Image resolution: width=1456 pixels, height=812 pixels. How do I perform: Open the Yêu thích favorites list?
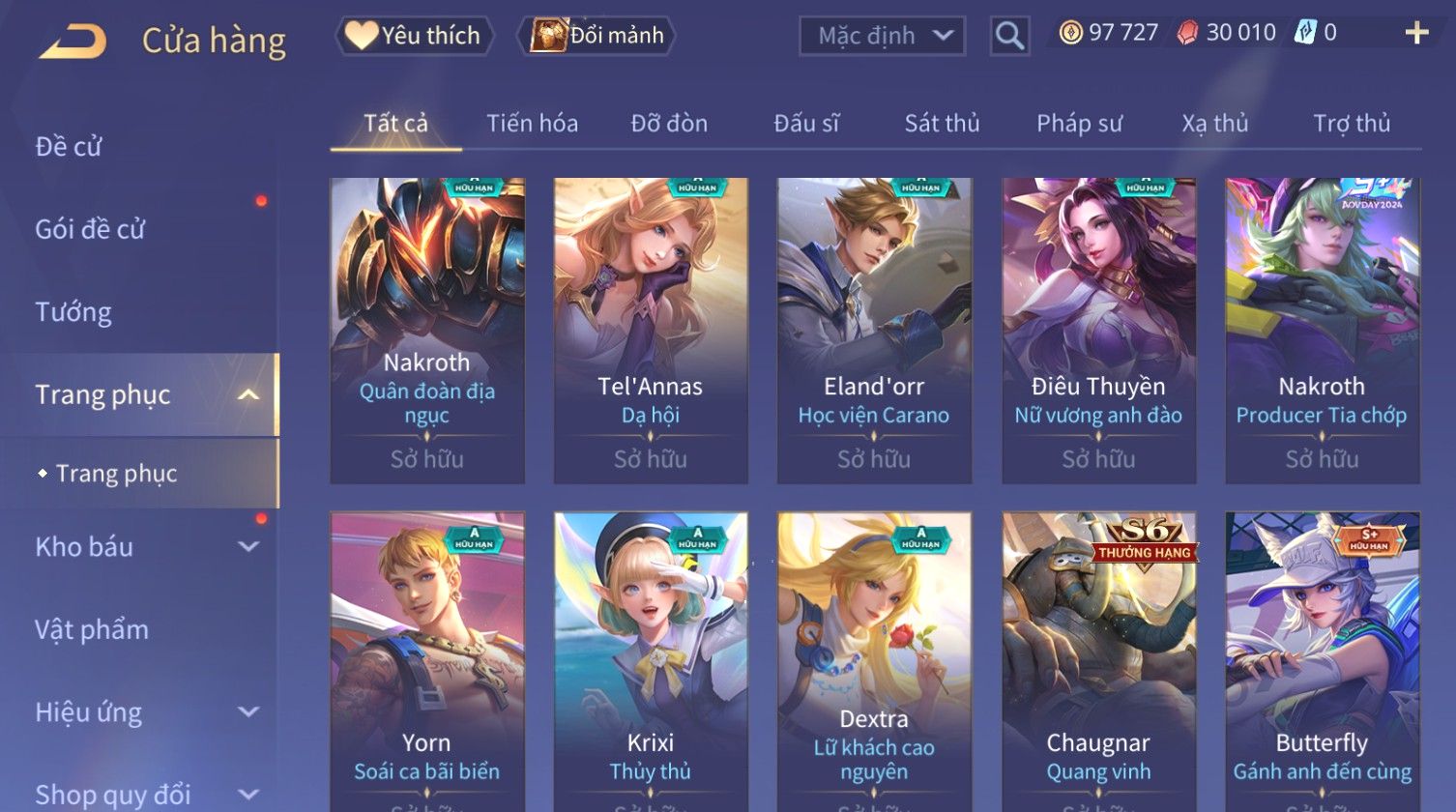(414, 36)
